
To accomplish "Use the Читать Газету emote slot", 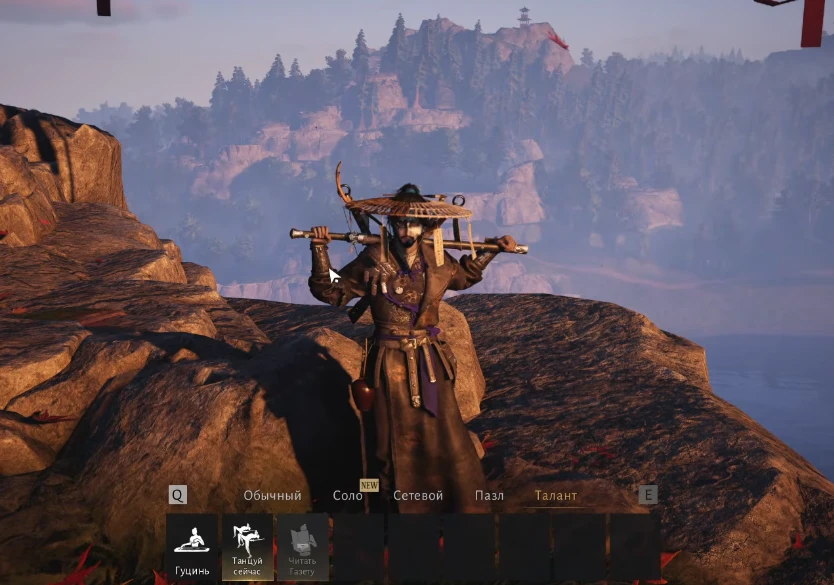I will point(303,547).
